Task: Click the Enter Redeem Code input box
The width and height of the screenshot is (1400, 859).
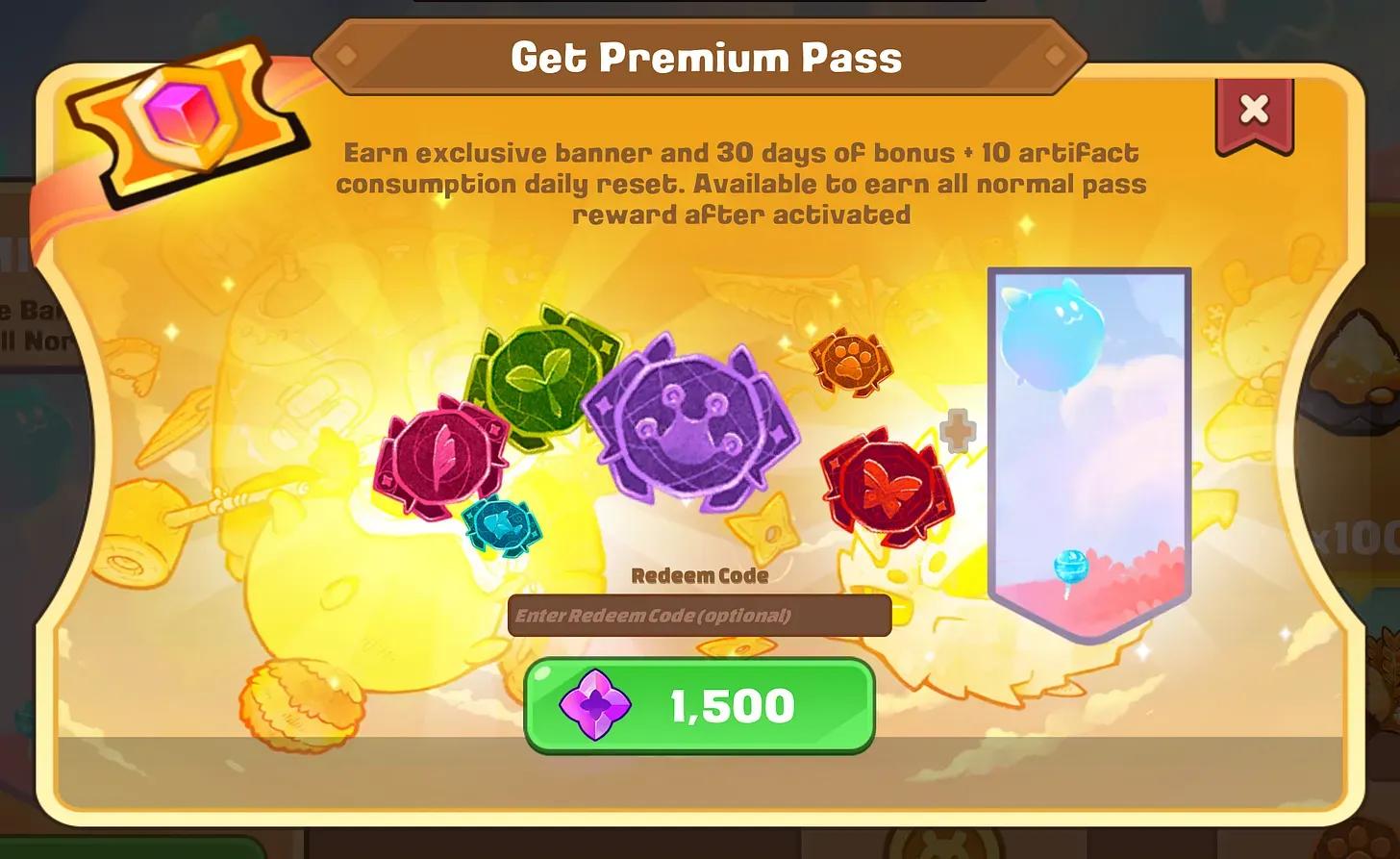Action: (700, 616)
